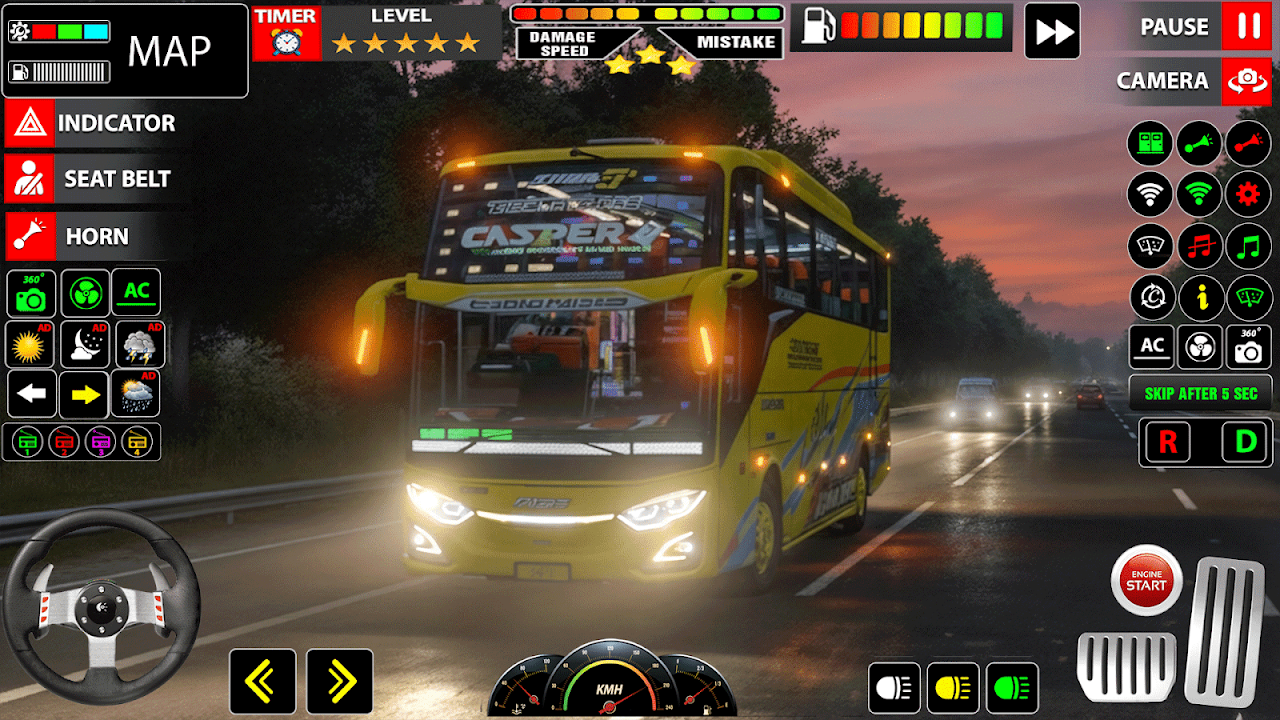Turn on the green headlight beam icon
The height and width of the screenshot is (720, 1280).
(1012, 688)
